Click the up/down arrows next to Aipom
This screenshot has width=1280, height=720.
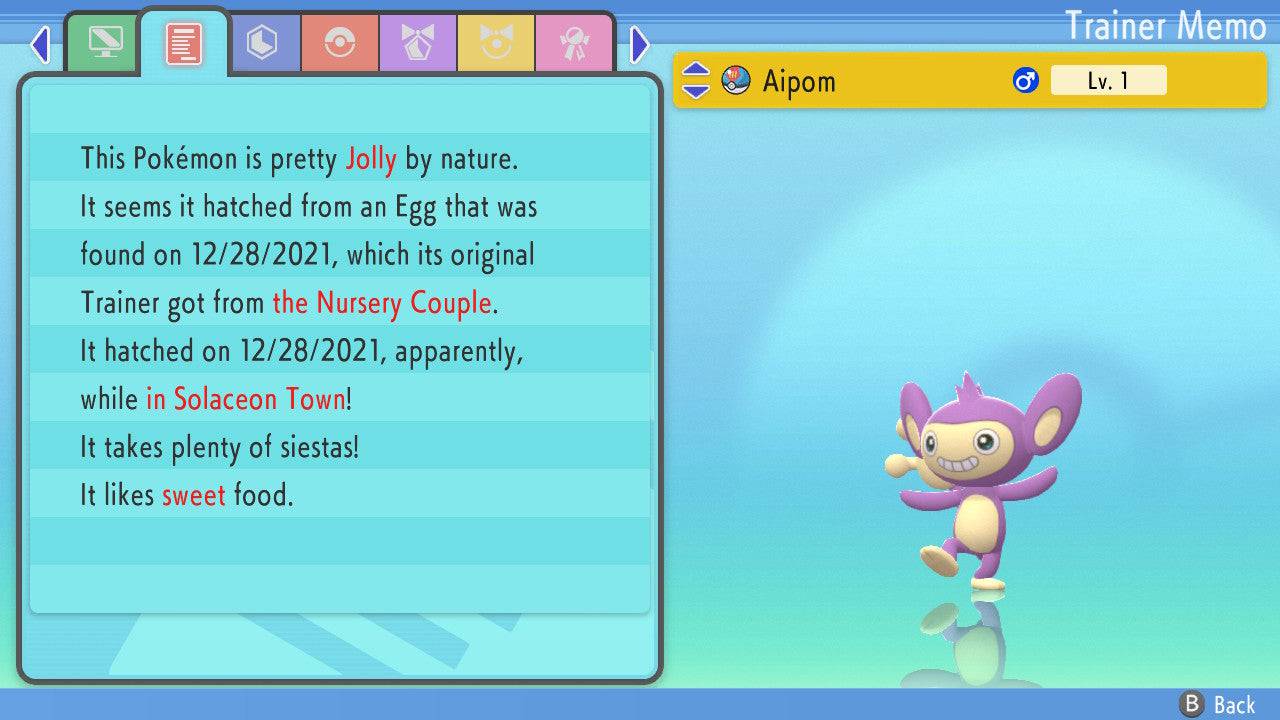(696, 81)
